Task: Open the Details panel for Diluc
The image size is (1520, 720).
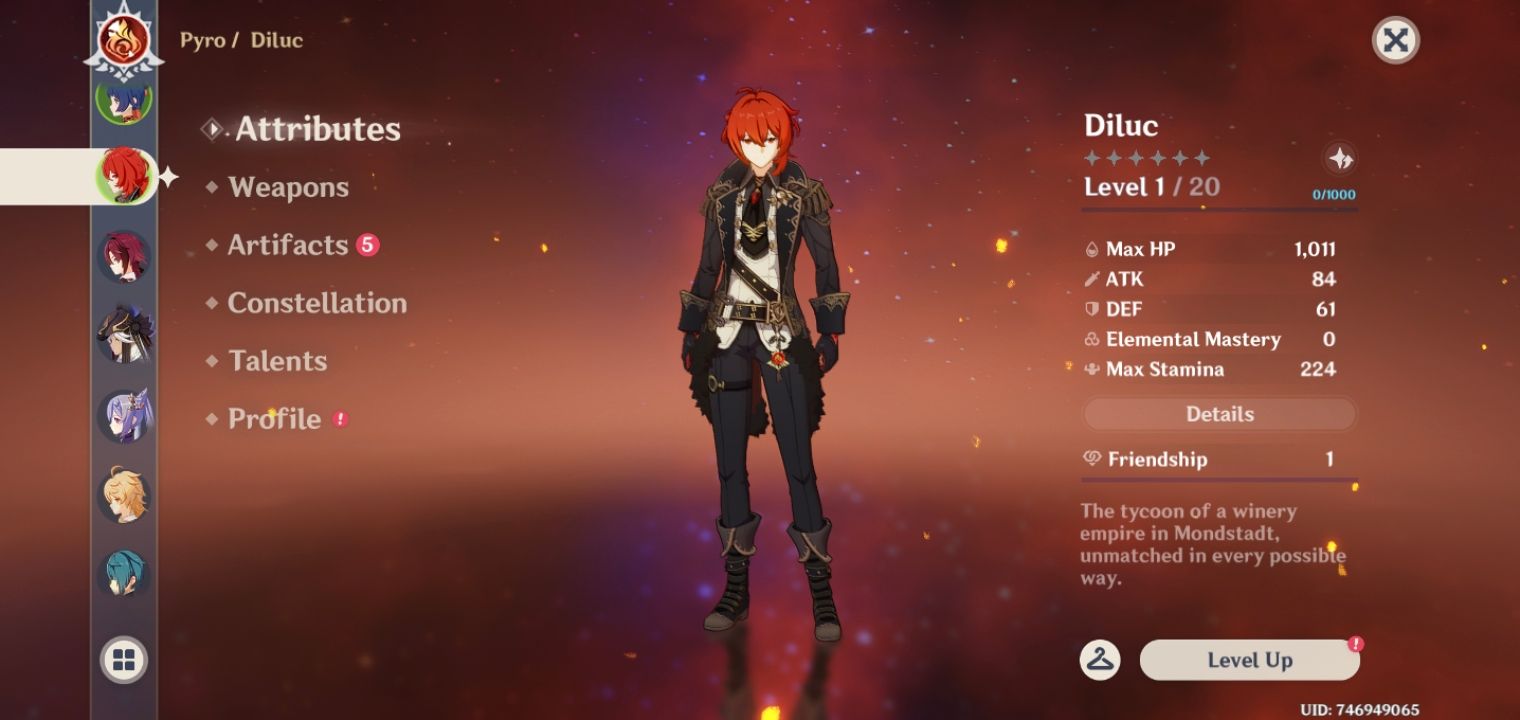Action: click(1219, 413)
